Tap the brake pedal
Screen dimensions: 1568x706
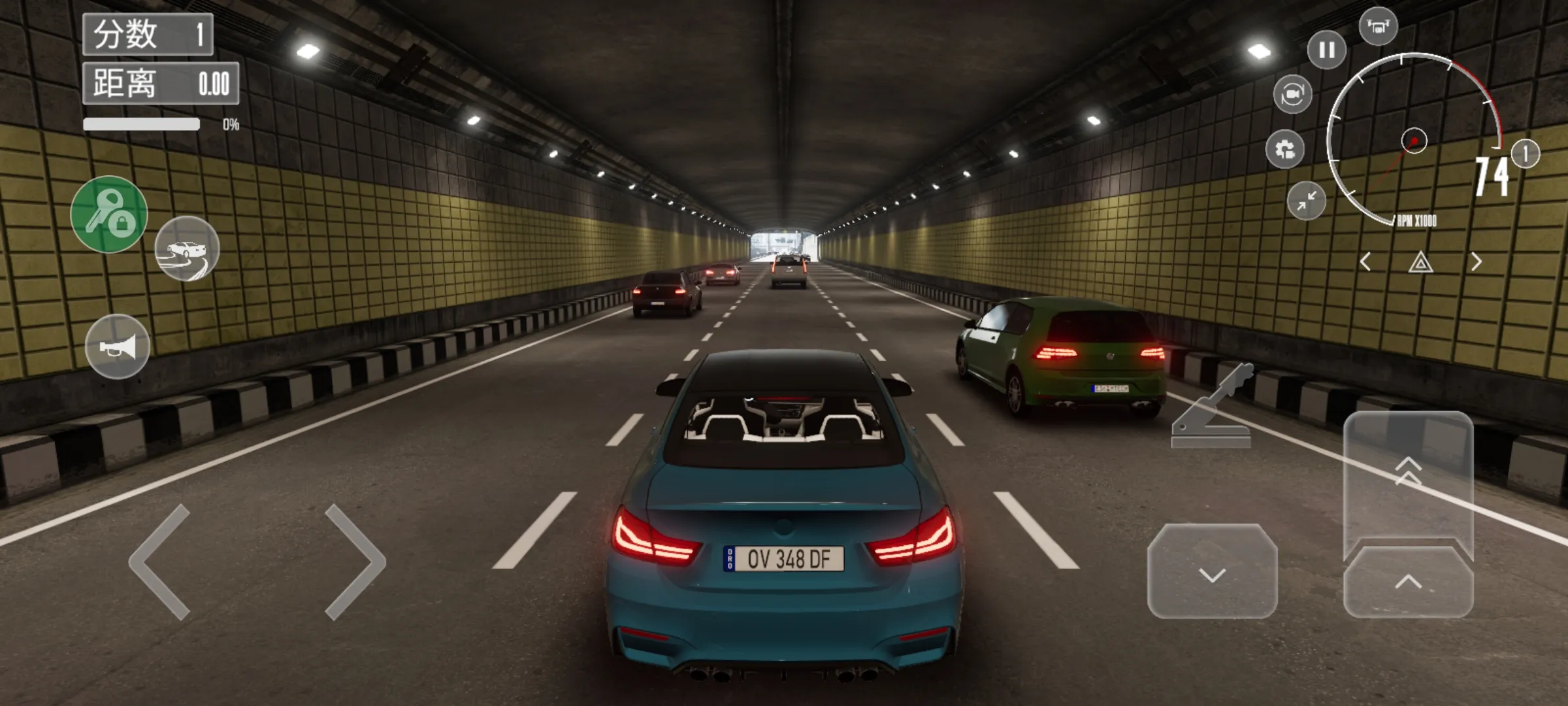click(1212, 572)
